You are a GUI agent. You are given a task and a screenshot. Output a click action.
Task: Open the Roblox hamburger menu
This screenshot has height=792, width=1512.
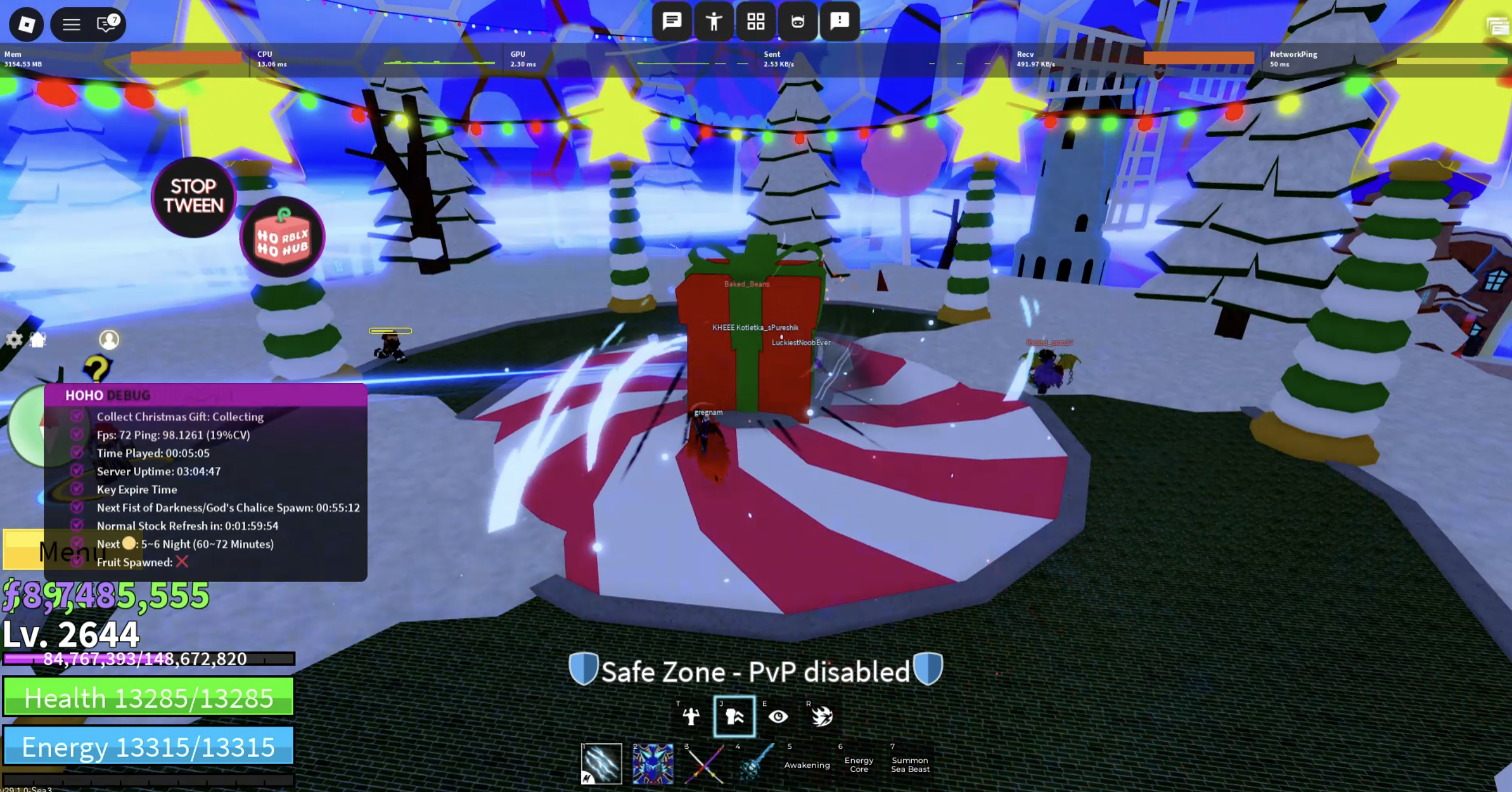(71, 24)
